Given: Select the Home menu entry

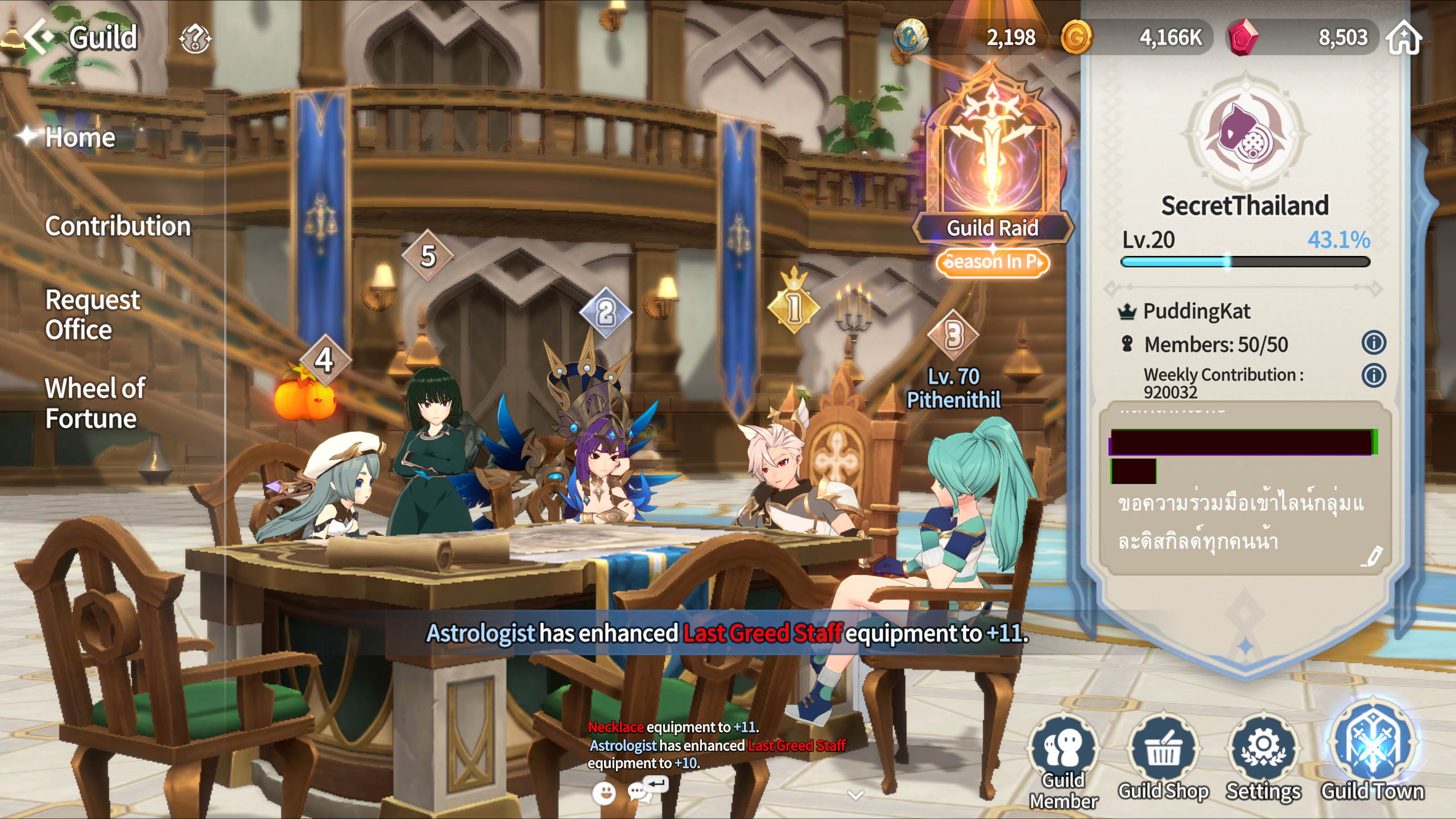Looking at the screenshot, I should click(80, 138).
